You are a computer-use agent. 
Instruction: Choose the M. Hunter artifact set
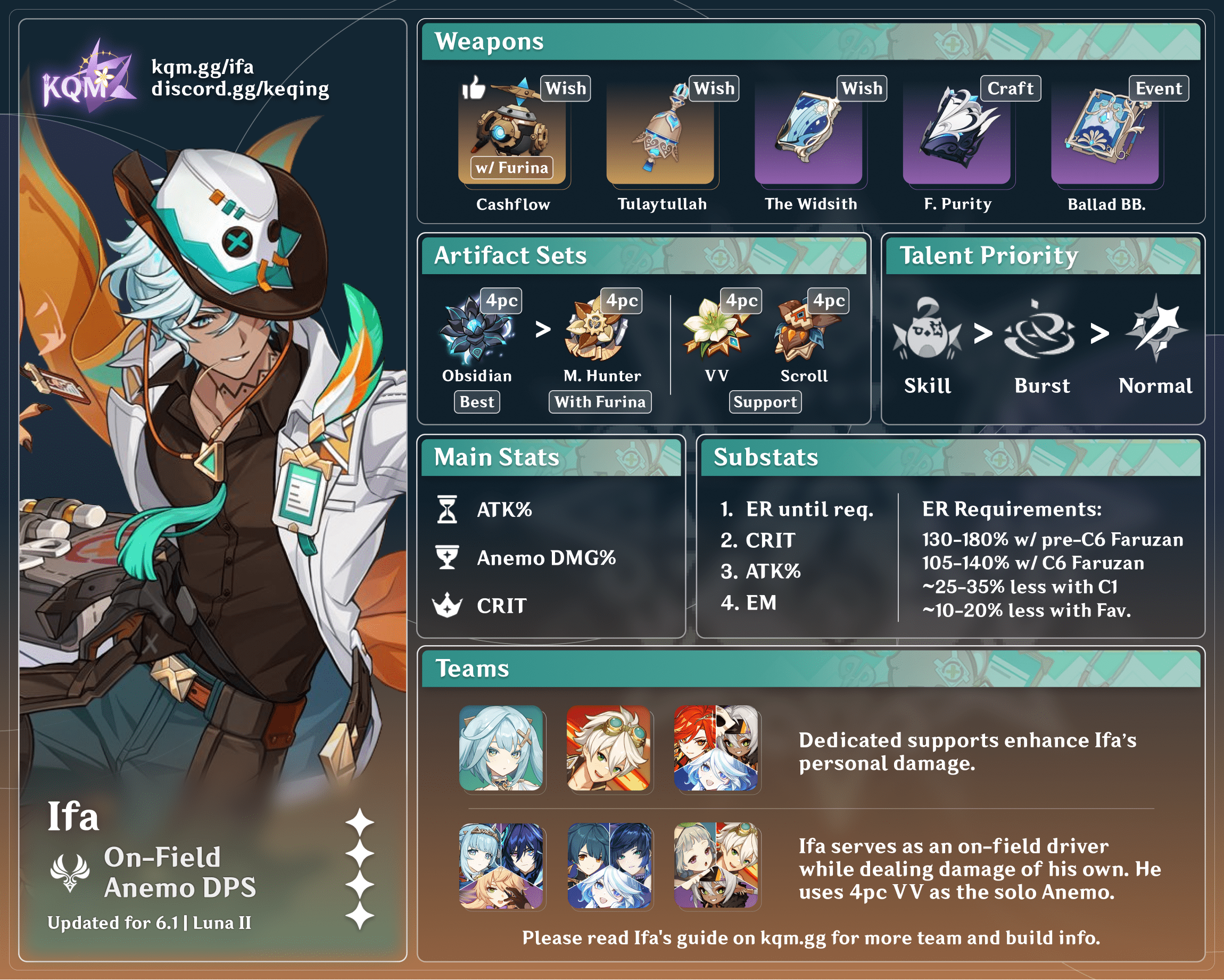pyautogui.click(x=596, y=330)
